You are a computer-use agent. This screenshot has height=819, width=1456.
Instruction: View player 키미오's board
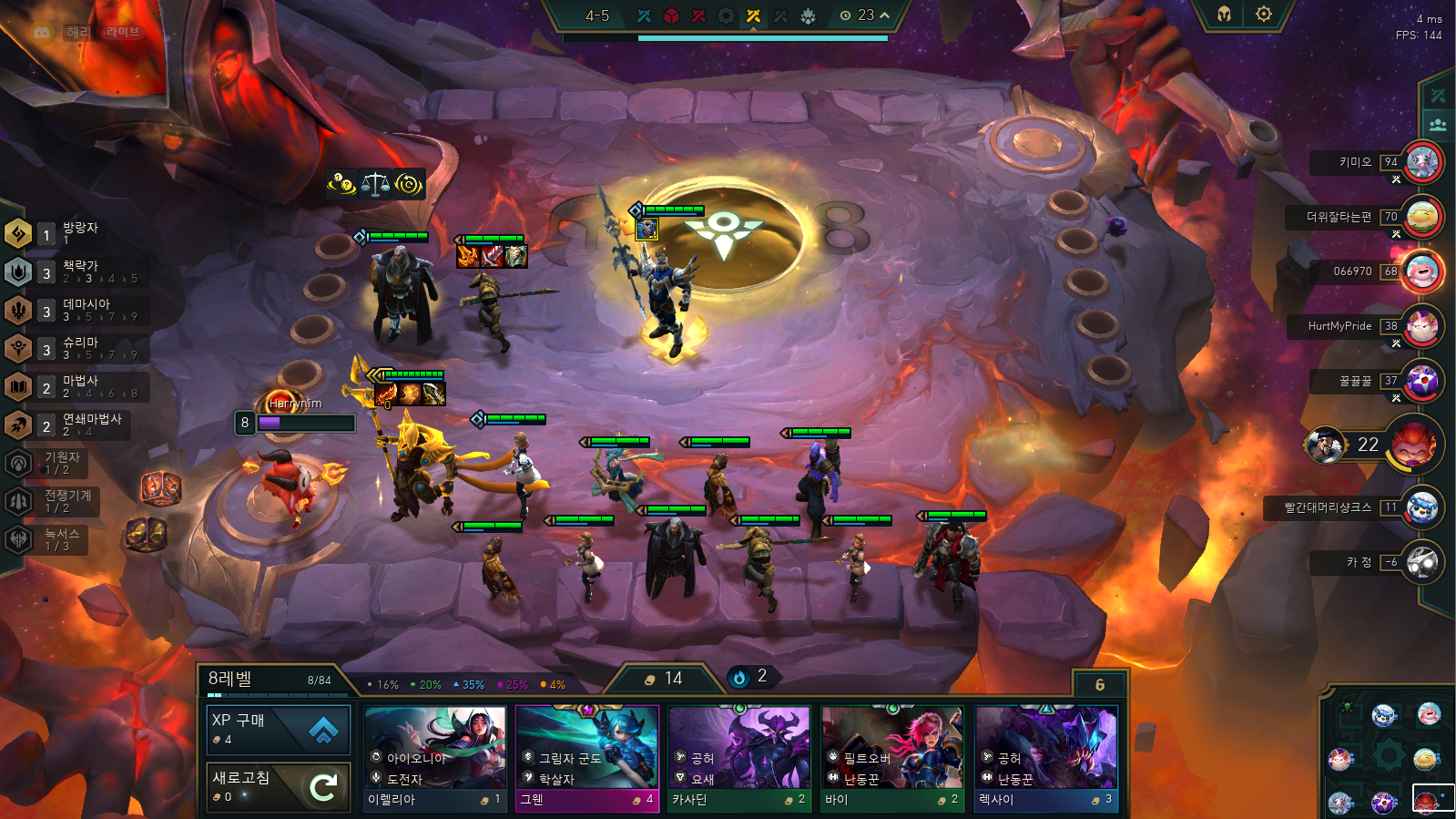(x=1421, y=163)
